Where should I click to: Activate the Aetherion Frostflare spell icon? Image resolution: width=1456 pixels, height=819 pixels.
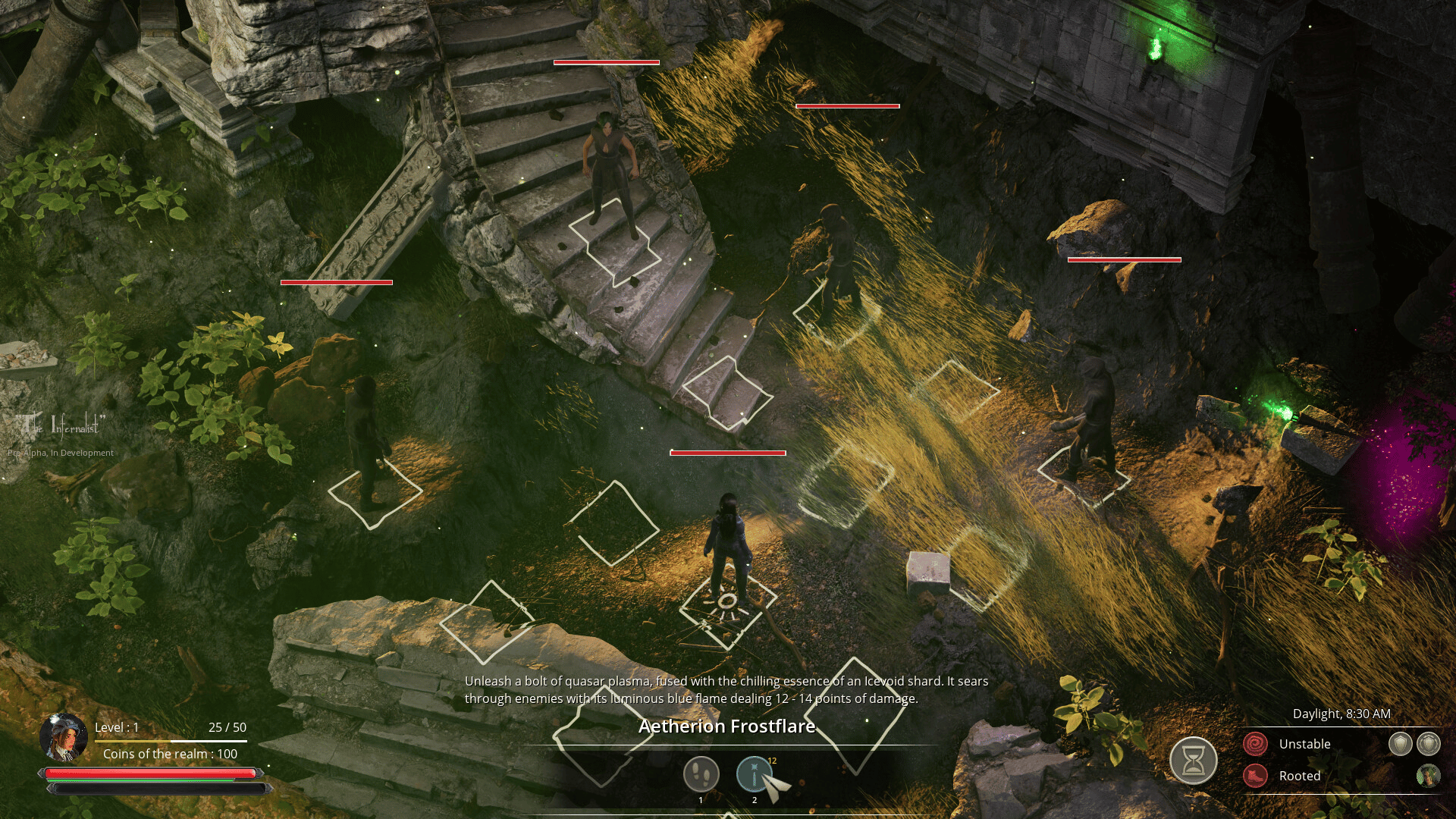pyautogui.click(x=754, y=774)
